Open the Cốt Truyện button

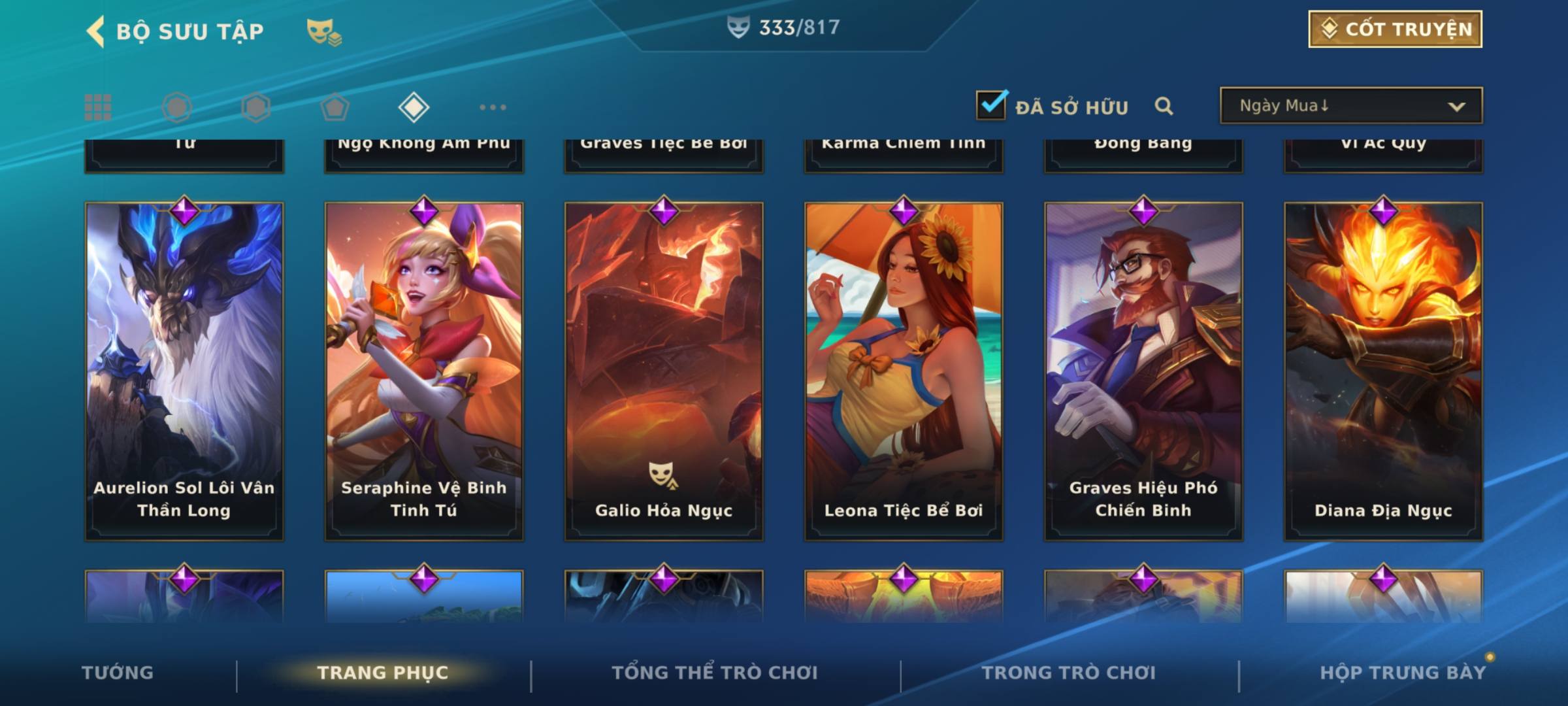[x=1395, y=29]
